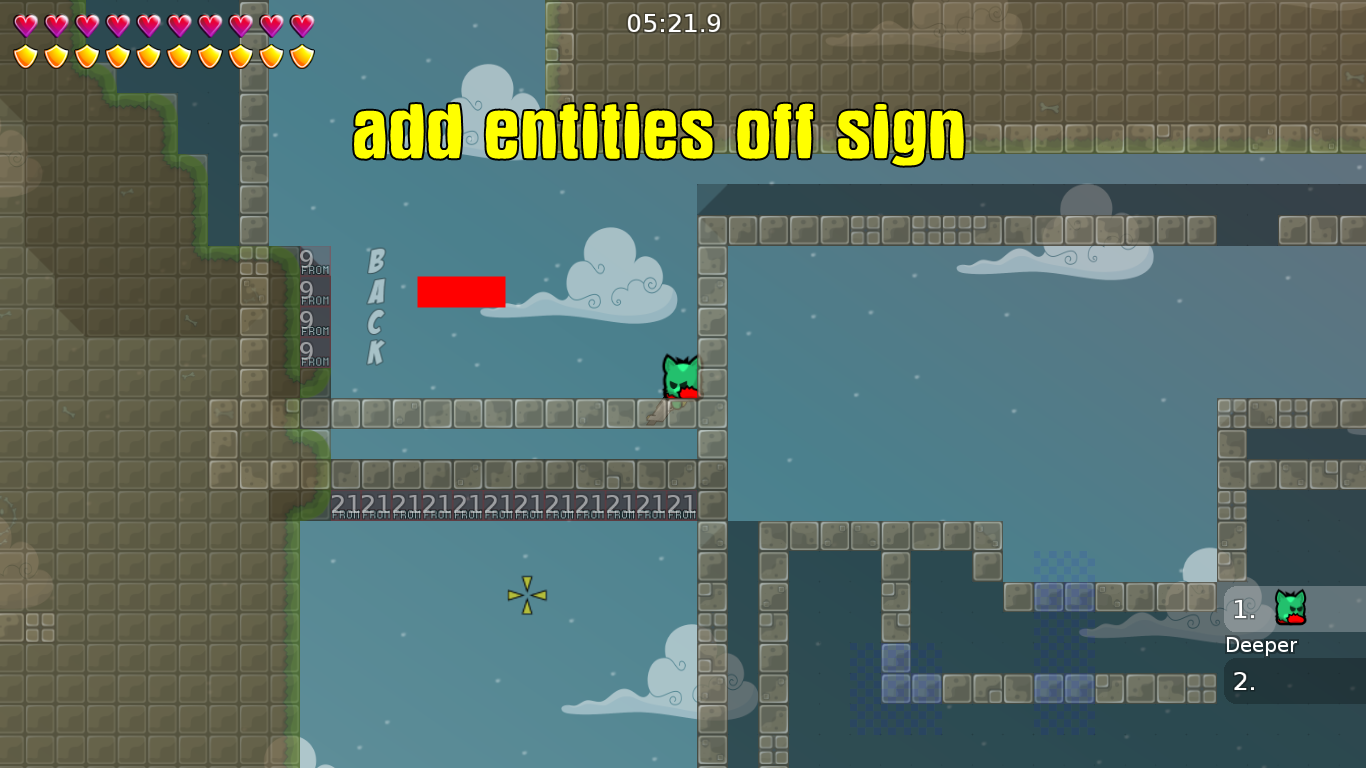The image size is (1366, 768).
Task: Click the yellow spike pickup item
Action: (526, 595)
